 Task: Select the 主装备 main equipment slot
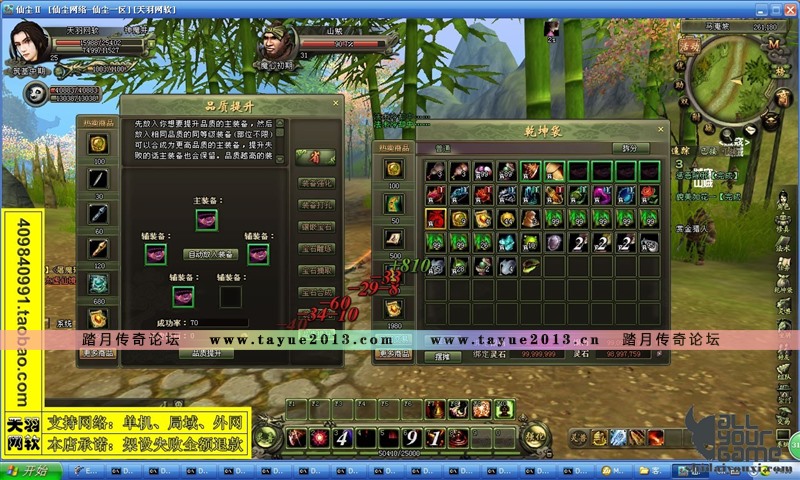pyautogui.click(x=207, y=219)
